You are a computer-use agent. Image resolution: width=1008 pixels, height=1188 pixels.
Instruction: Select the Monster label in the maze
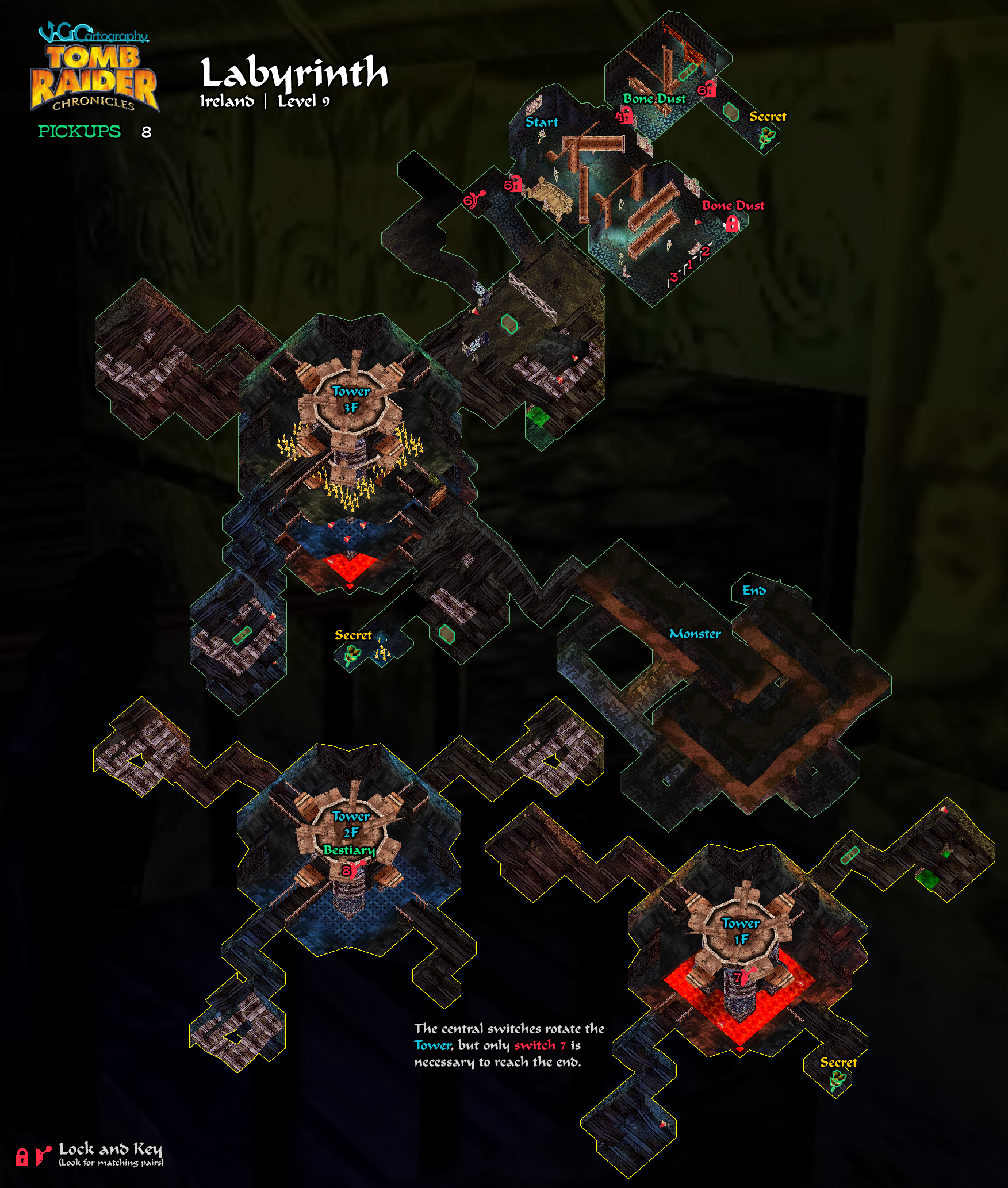tap(695, 634)
